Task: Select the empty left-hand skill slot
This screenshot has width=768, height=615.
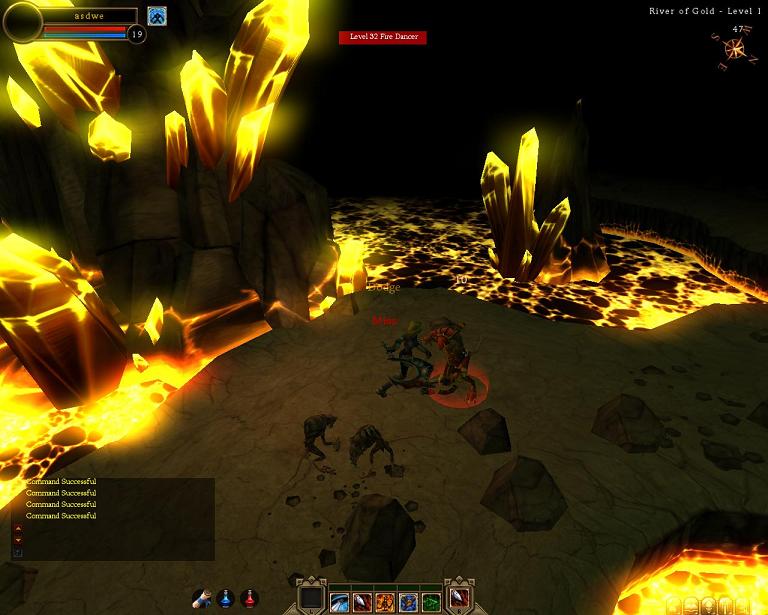Action: tap(312, 598)
